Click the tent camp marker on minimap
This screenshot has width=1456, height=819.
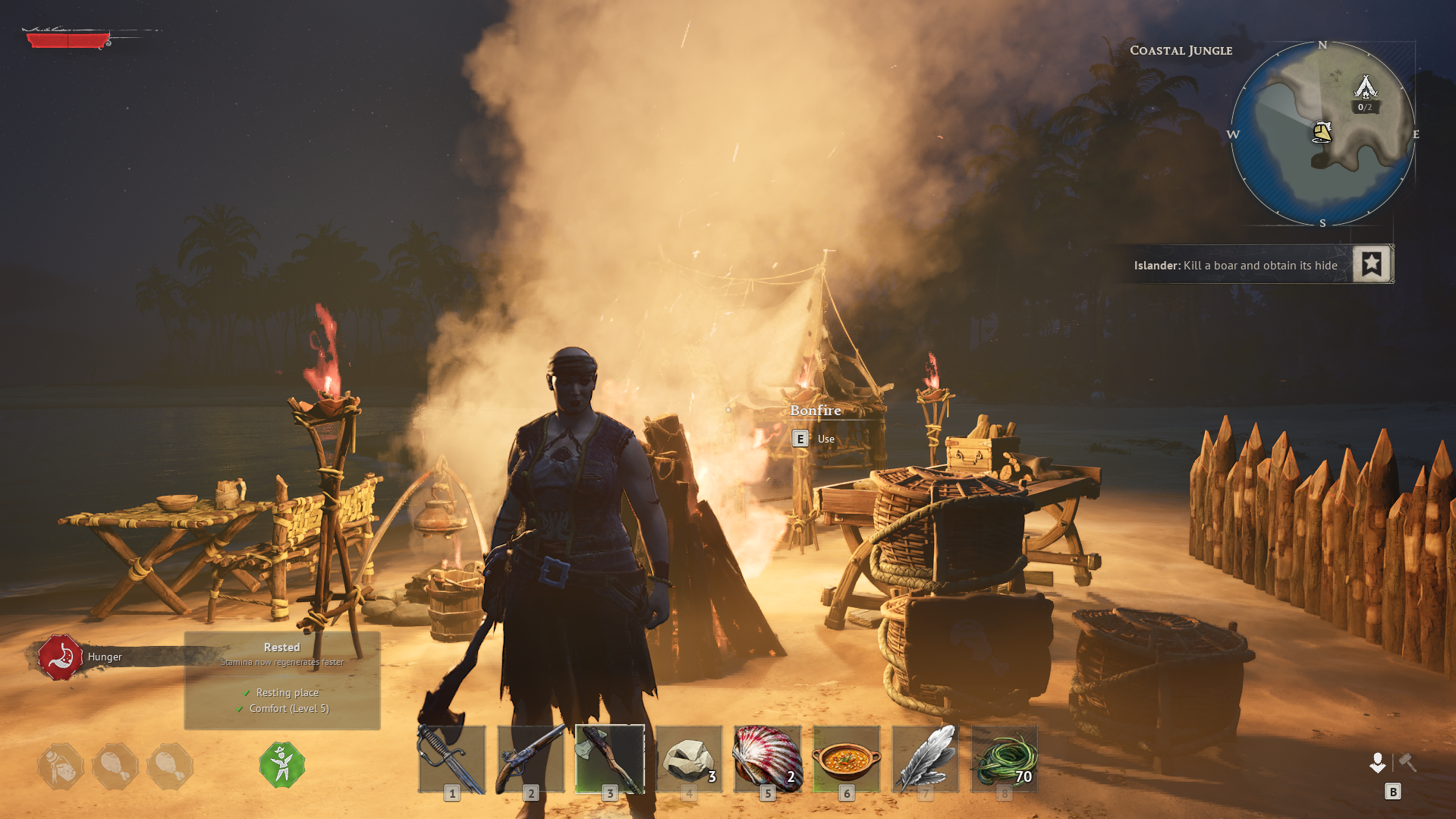(1365, 88)
